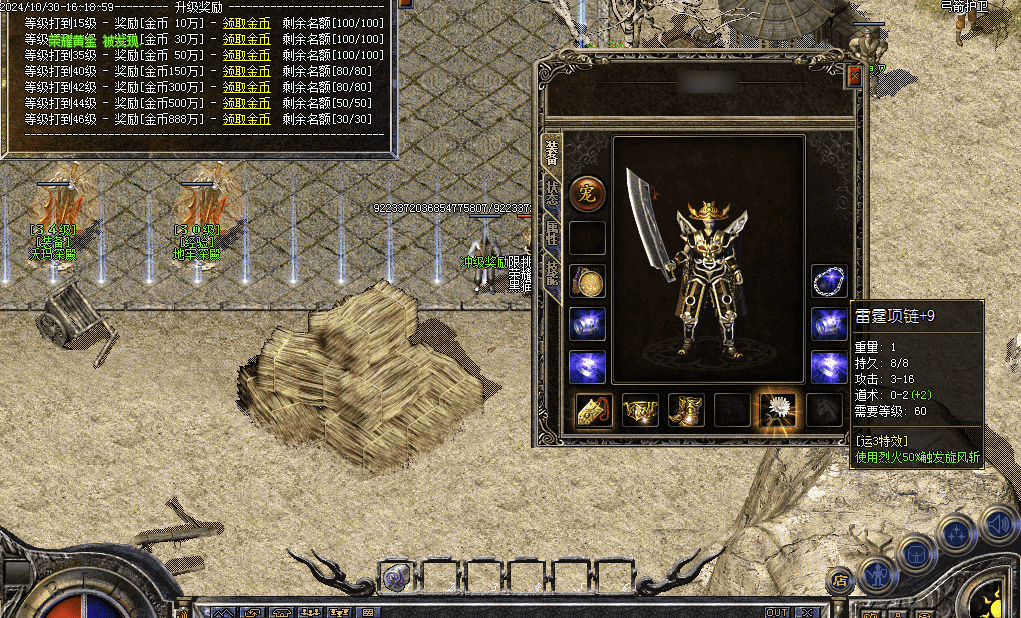Use the scroll in the first hotbar slot
Screen dimensions: 1021x618
point(395,577)
